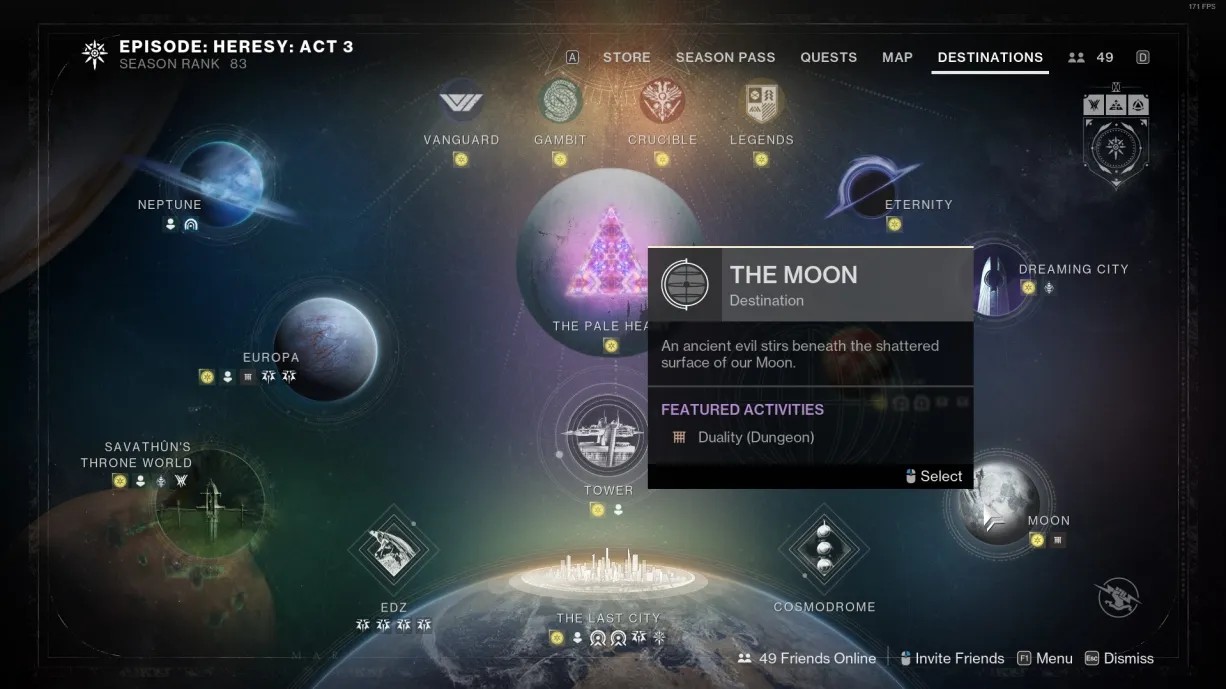This screenshot has height=689, width=1226.
Task: Switch to the Store tab
Action: click(x=626, y=57)
